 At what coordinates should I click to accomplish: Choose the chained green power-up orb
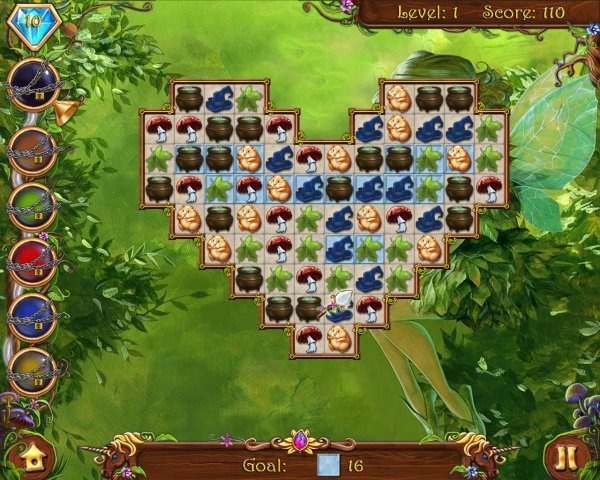32,208
